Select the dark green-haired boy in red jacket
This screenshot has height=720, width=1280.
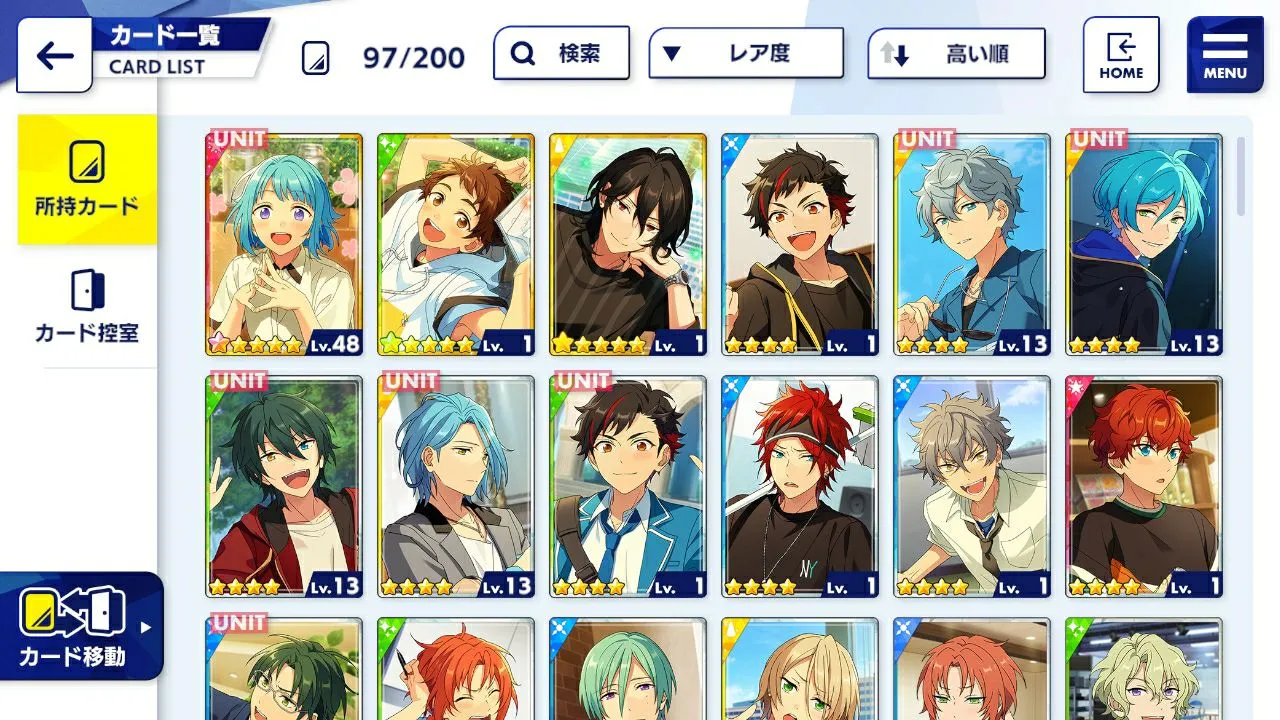(285, 486)
